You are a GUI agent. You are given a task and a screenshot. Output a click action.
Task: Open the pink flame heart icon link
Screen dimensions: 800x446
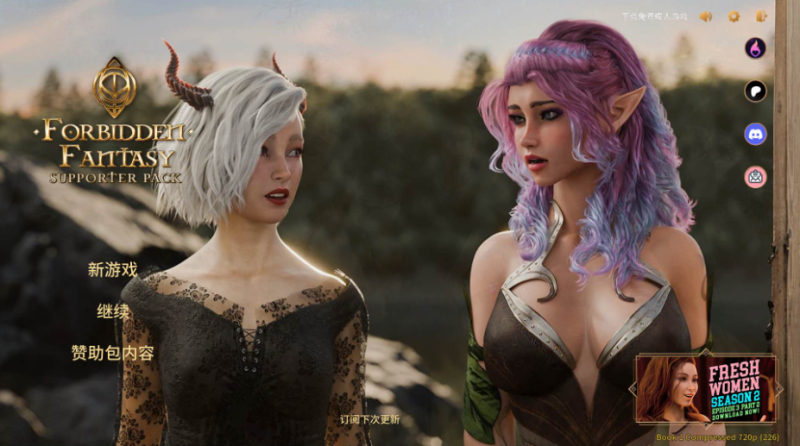point(755,48)
